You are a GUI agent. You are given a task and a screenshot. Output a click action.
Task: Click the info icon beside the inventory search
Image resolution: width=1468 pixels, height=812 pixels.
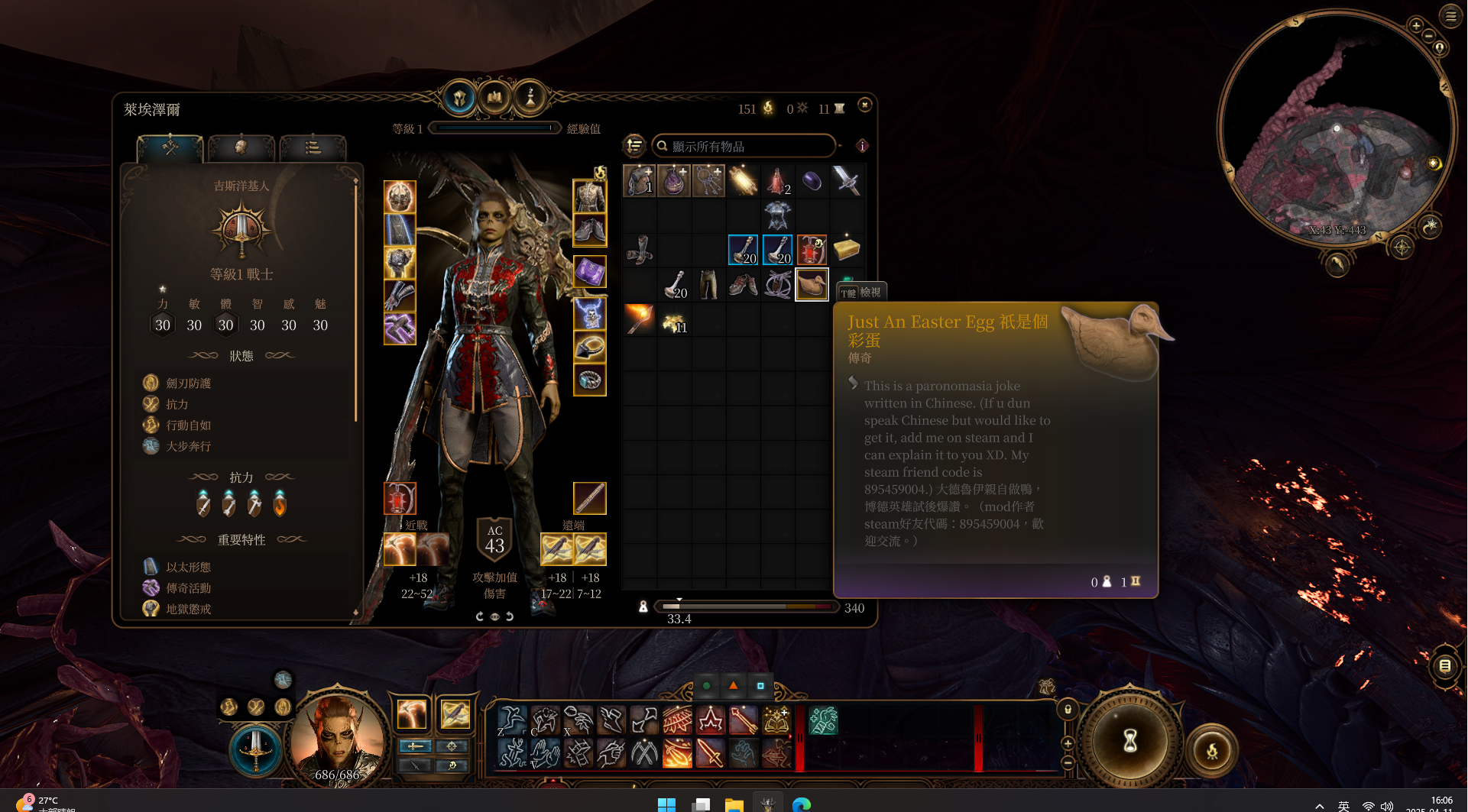[862, 147]
